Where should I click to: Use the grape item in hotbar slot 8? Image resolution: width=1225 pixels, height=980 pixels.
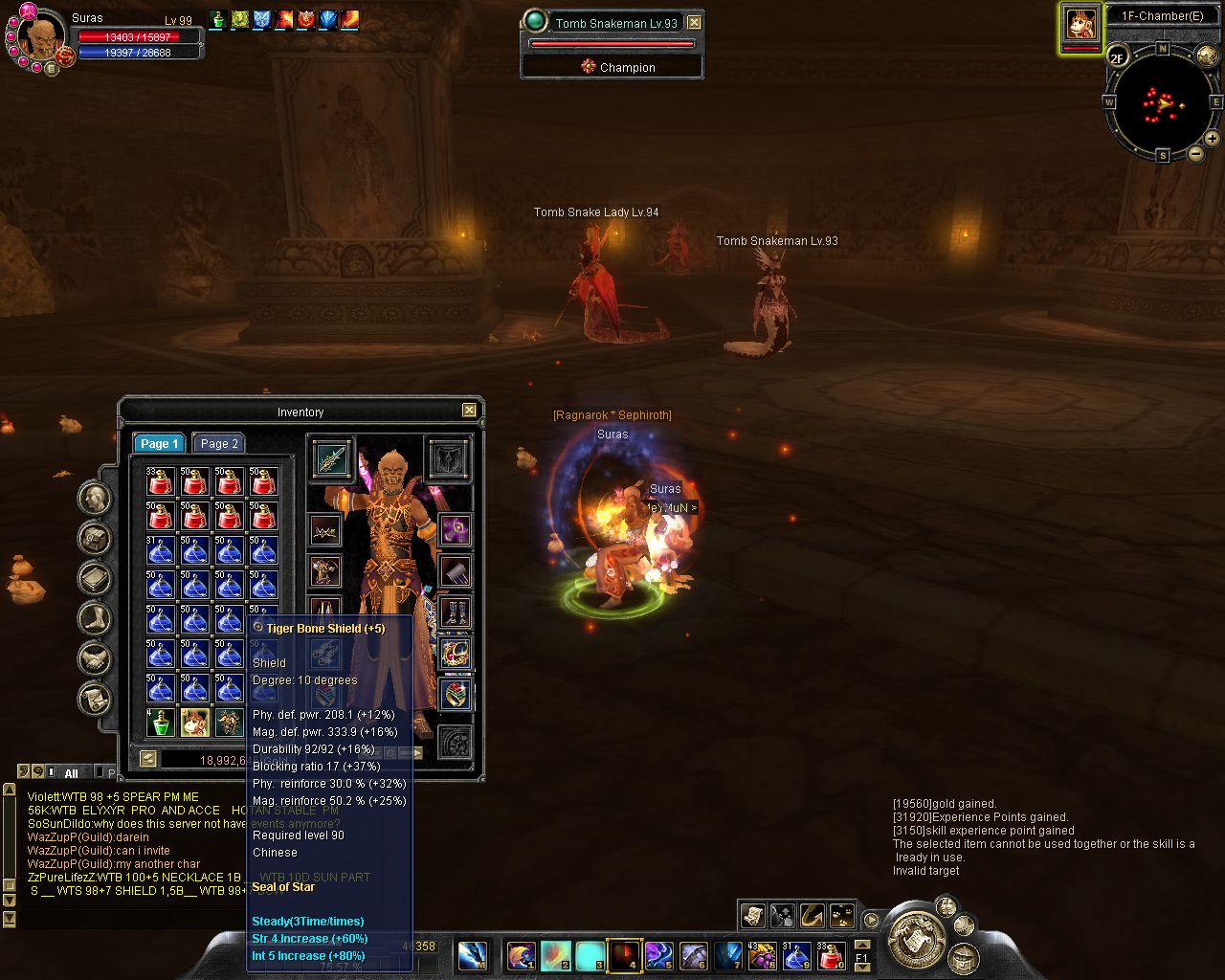762,955
